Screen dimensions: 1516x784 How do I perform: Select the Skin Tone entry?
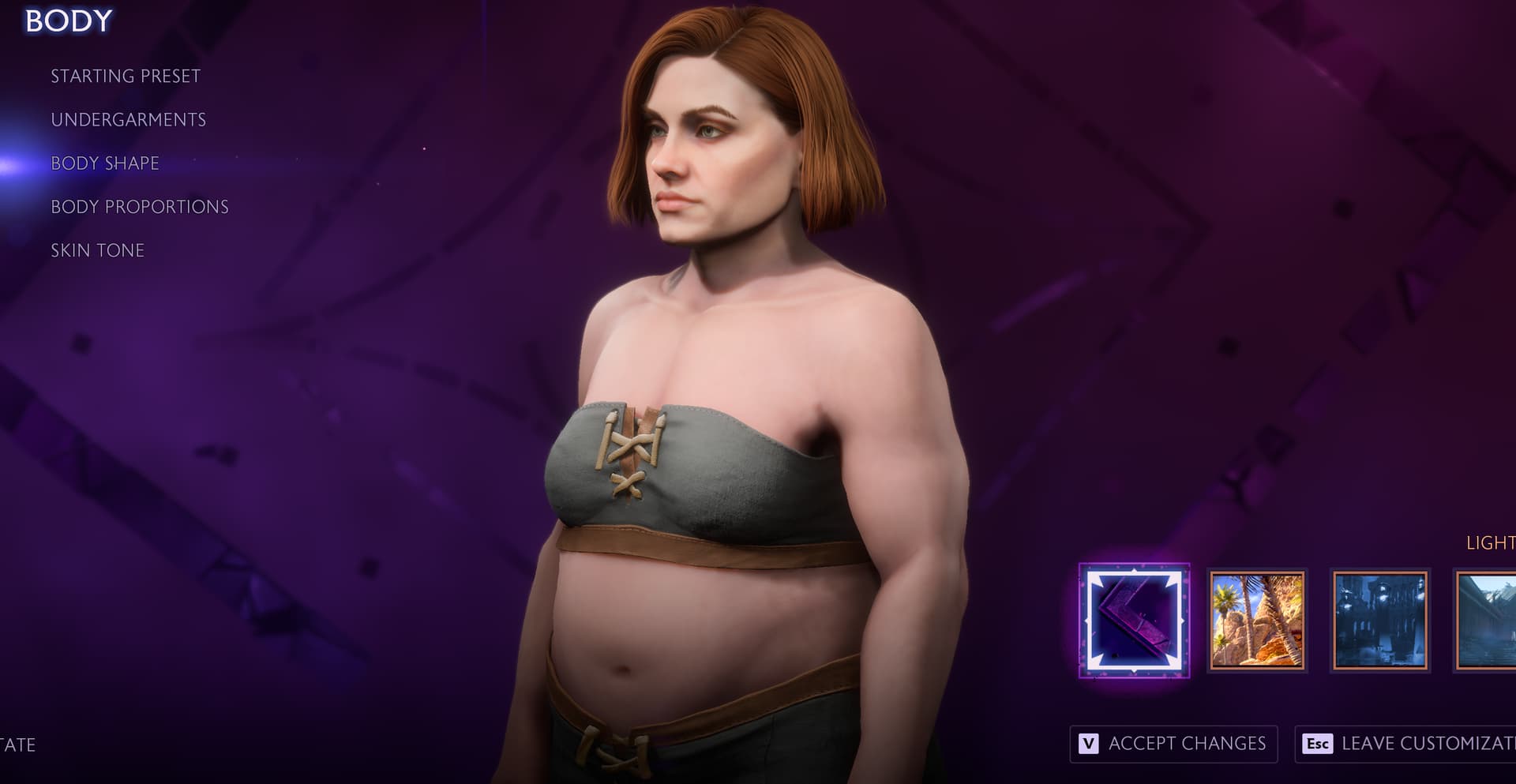click(x=97, y=250)
